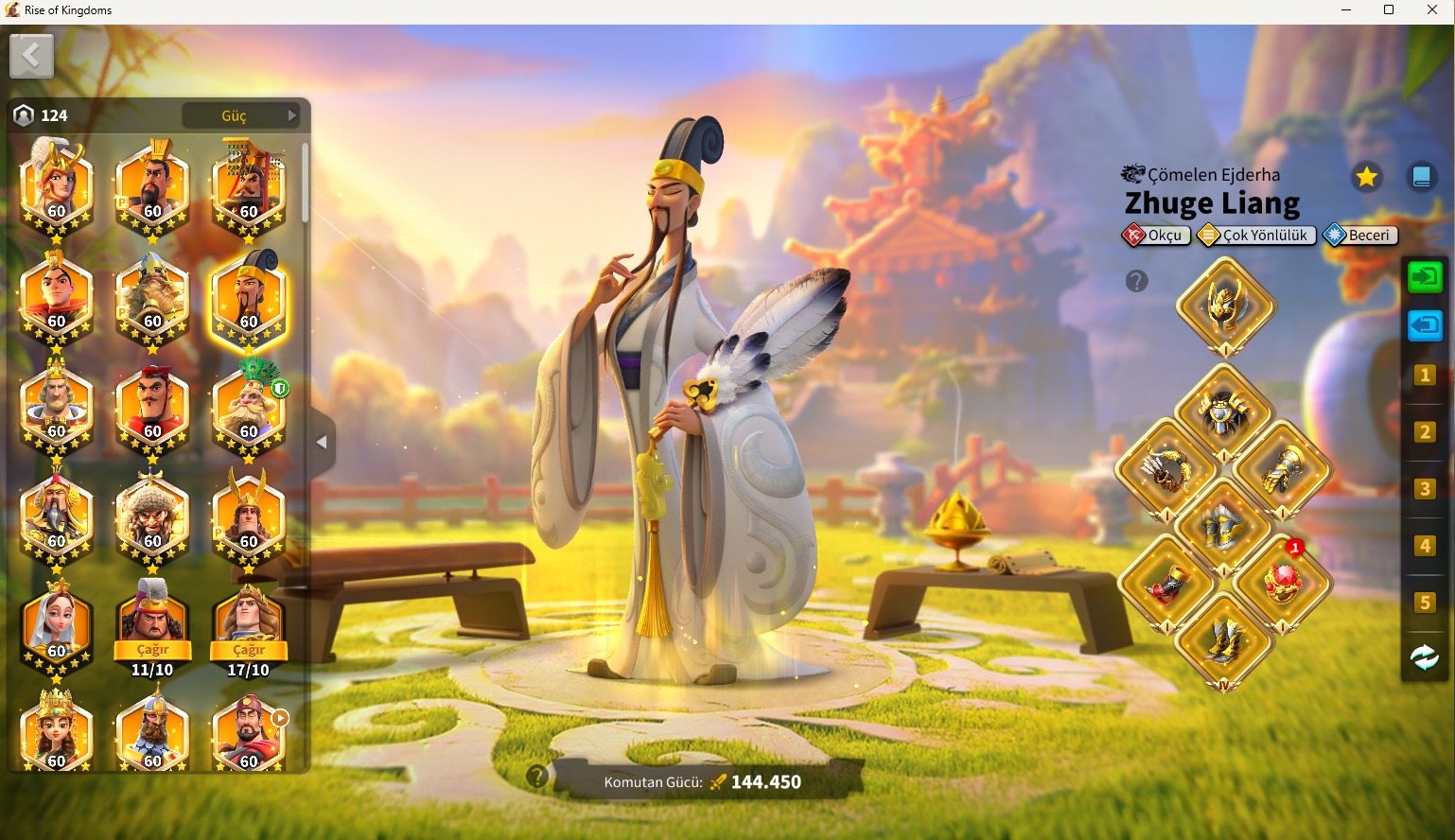Click the swap arrows icon below presets
Screen dimensions: 1455x840
[x=1425, y=657]
